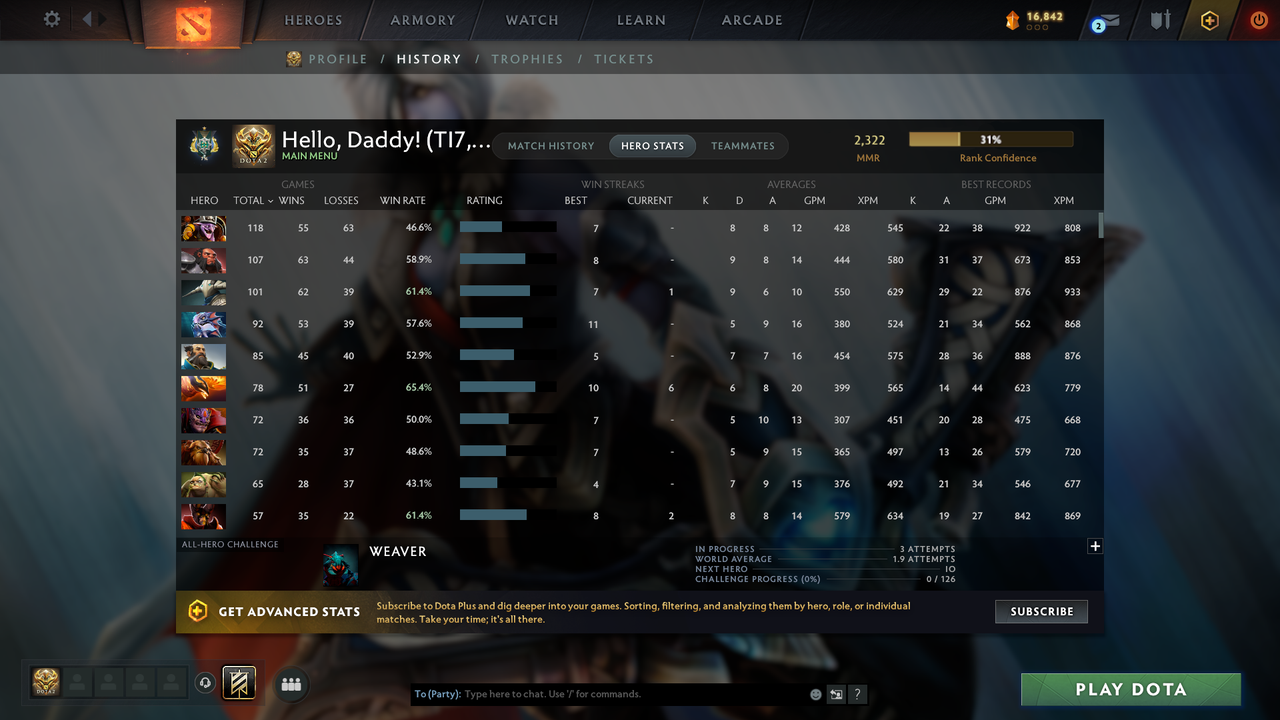
Task: Switch to the MATCH HISTORY tab
Action: 550,145
